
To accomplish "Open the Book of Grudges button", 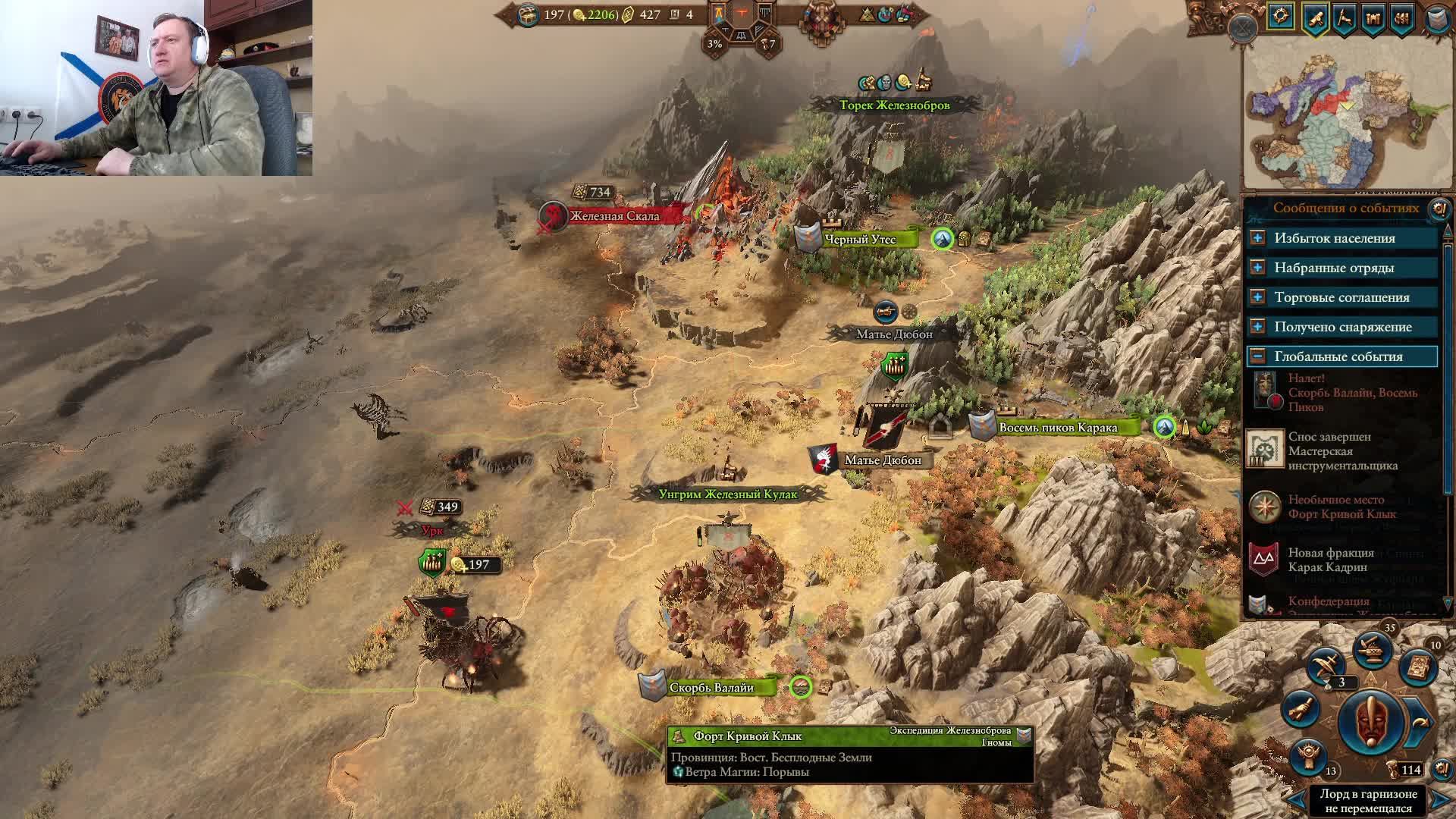I will 1420,666.
